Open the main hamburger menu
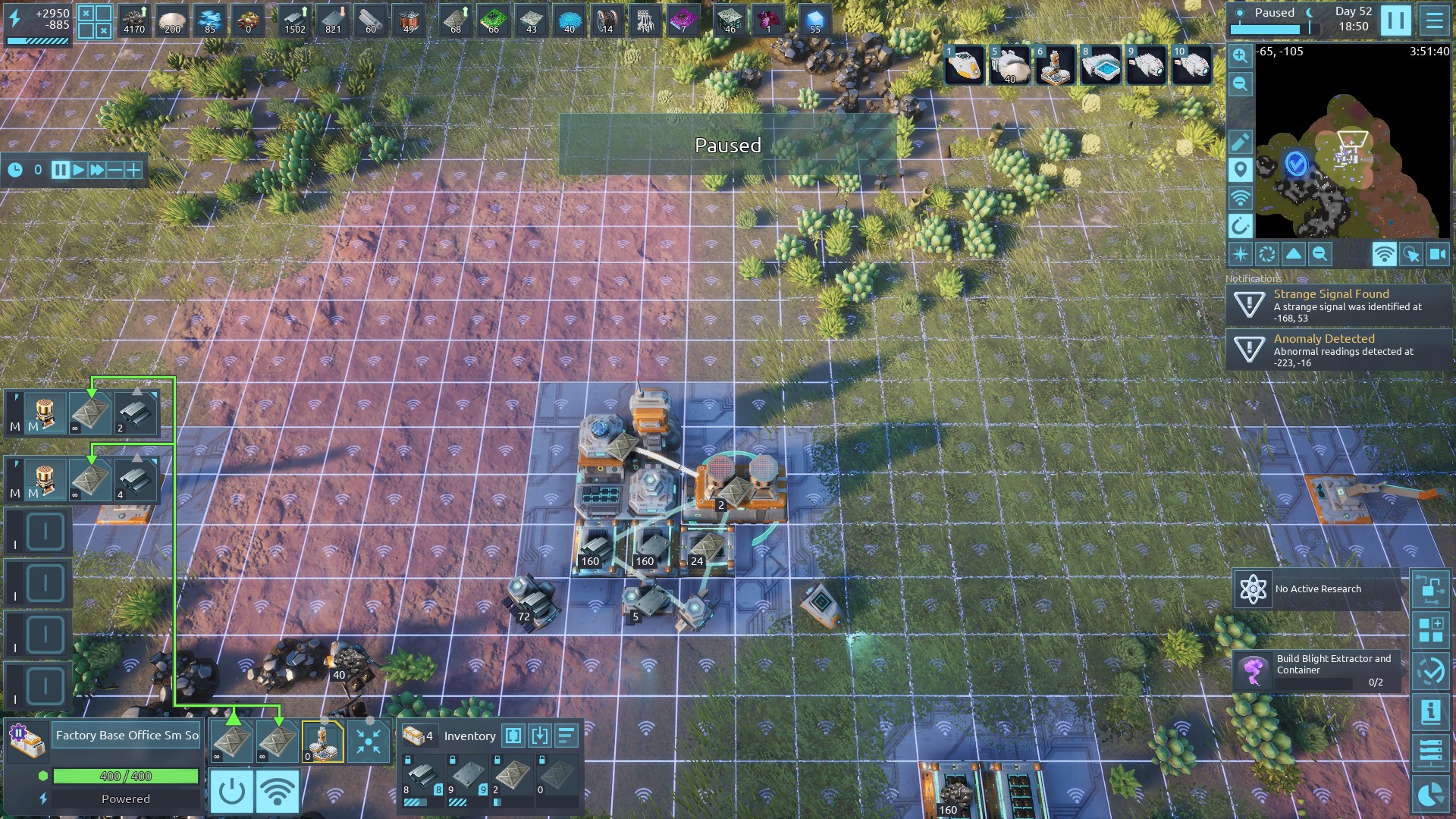 tap(1434, 20)
